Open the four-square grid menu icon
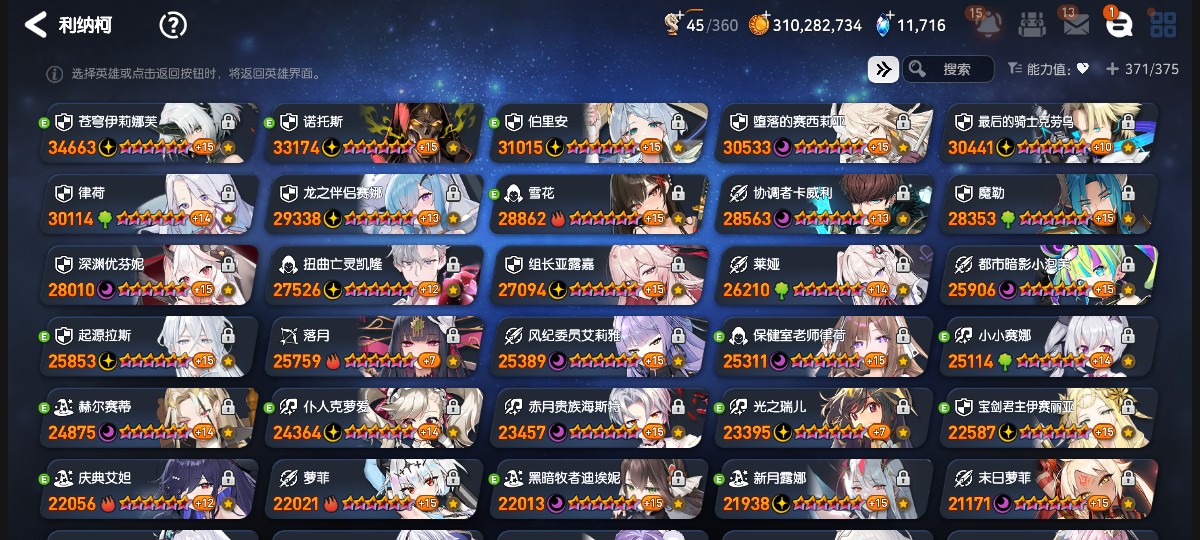 tap(1163, 25)
